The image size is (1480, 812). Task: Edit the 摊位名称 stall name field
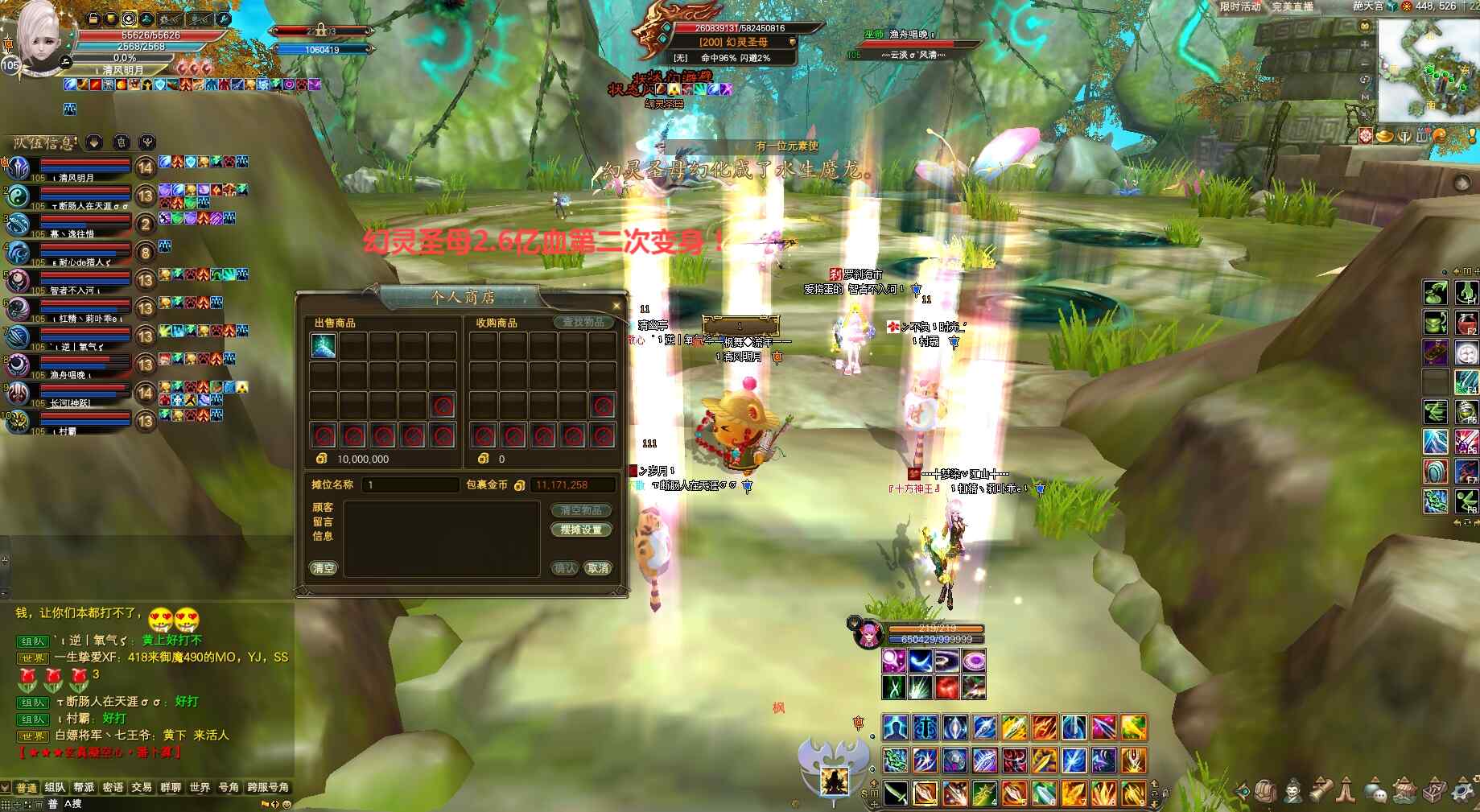click(410, 485)
